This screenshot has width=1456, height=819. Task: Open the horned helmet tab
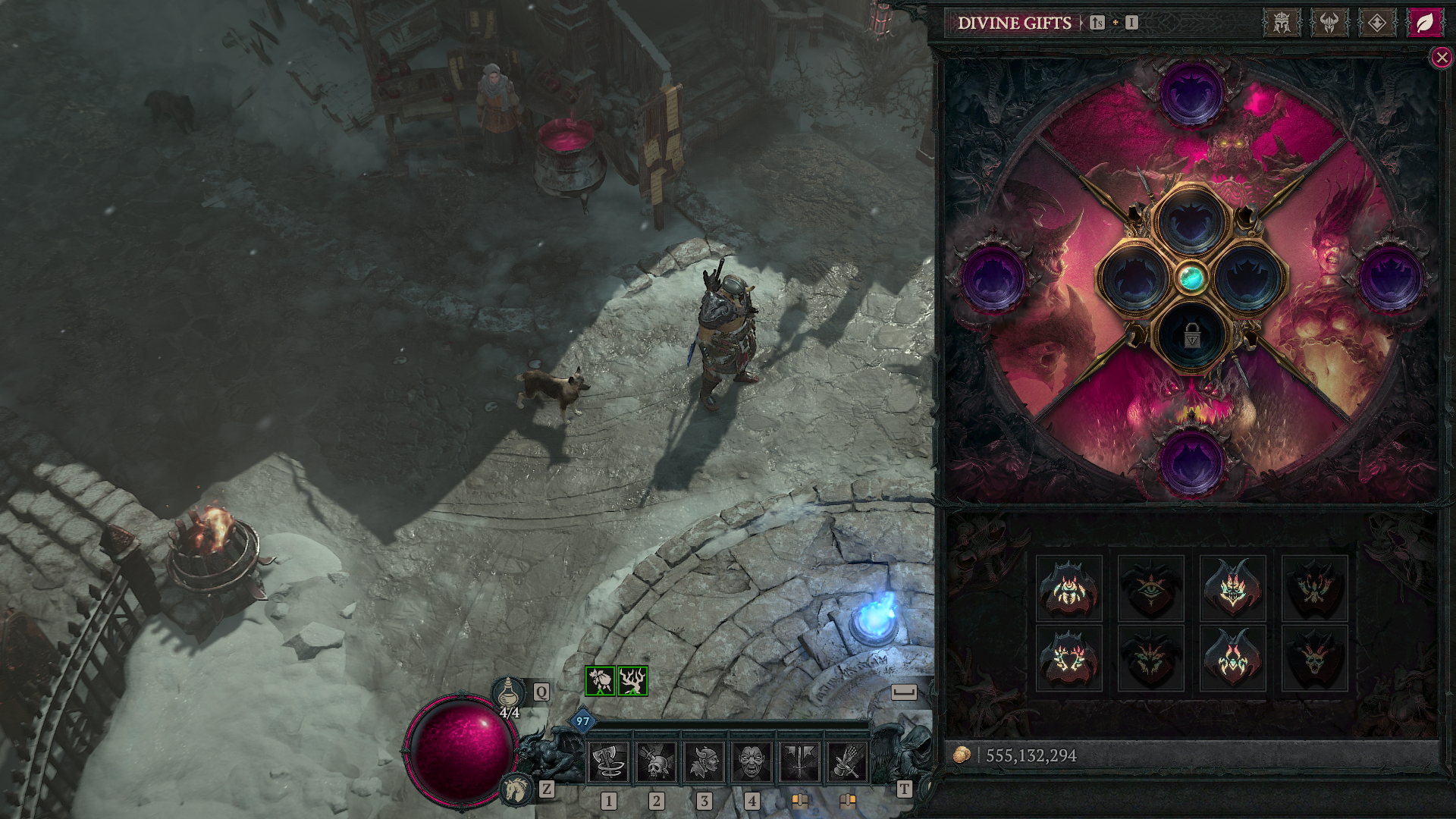(x=1329, y=23)
